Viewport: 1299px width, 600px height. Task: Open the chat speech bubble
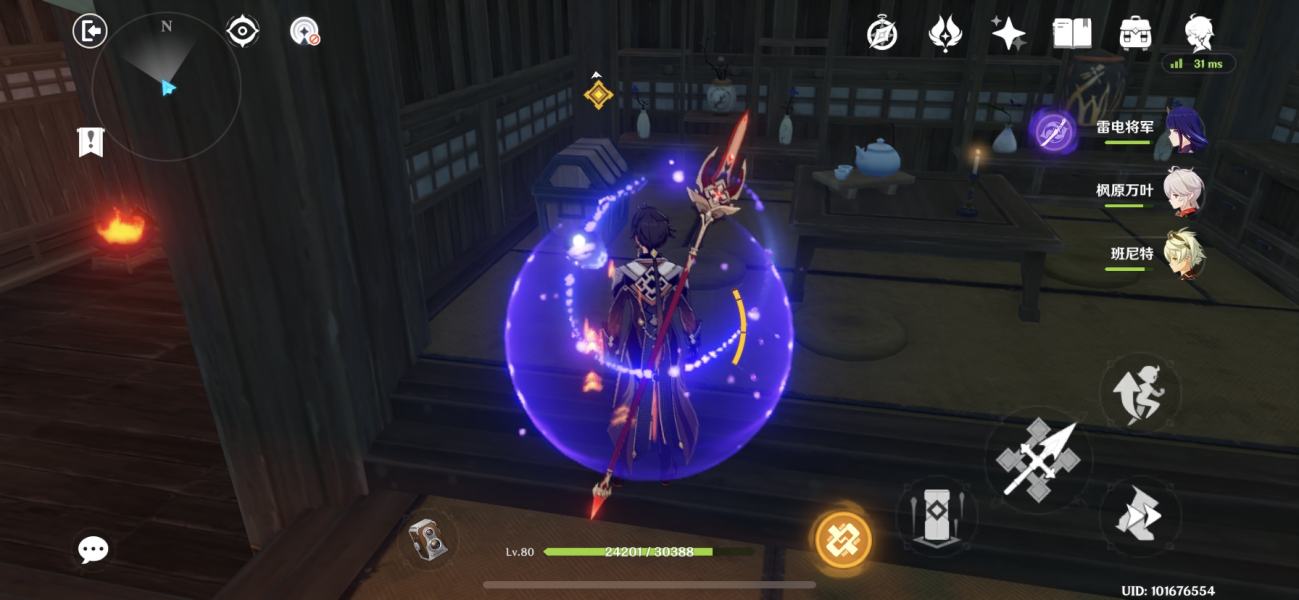coord(93,548)
